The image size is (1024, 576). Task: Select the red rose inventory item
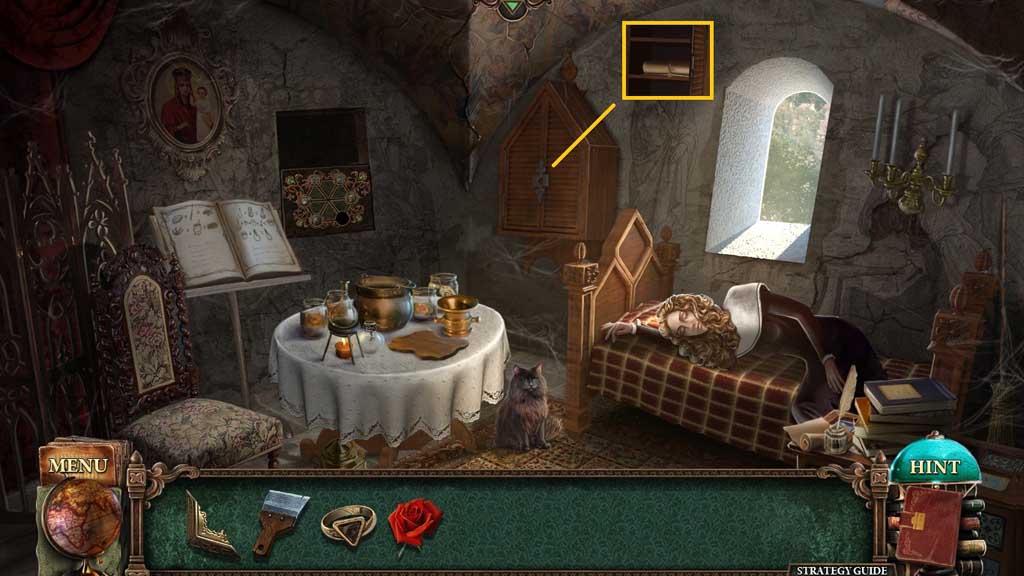(414, 521)
